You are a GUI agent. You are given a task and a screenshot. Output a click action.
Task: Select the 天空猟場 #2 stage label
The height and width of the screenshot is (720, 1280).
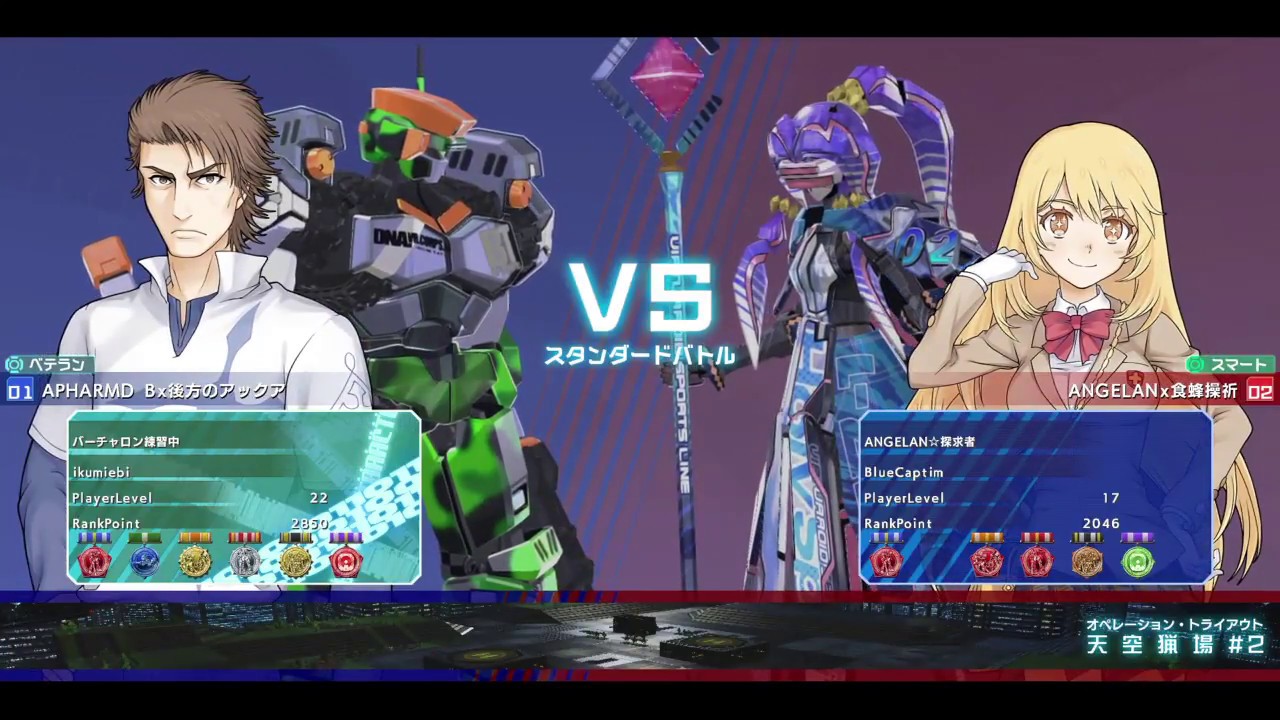pos(1176,646)
